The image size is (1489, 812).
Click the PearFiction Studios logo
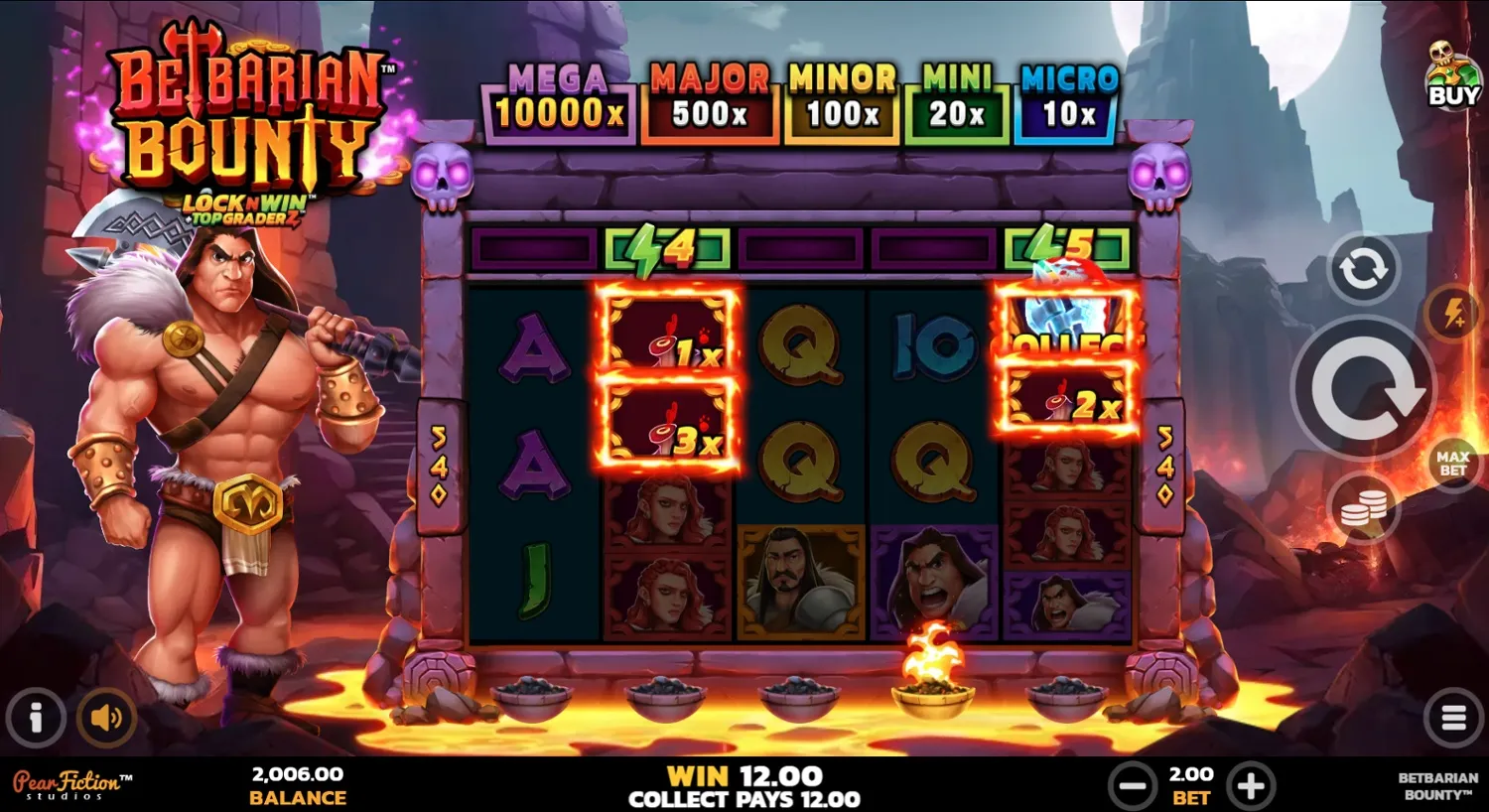[x=68, y=783]
